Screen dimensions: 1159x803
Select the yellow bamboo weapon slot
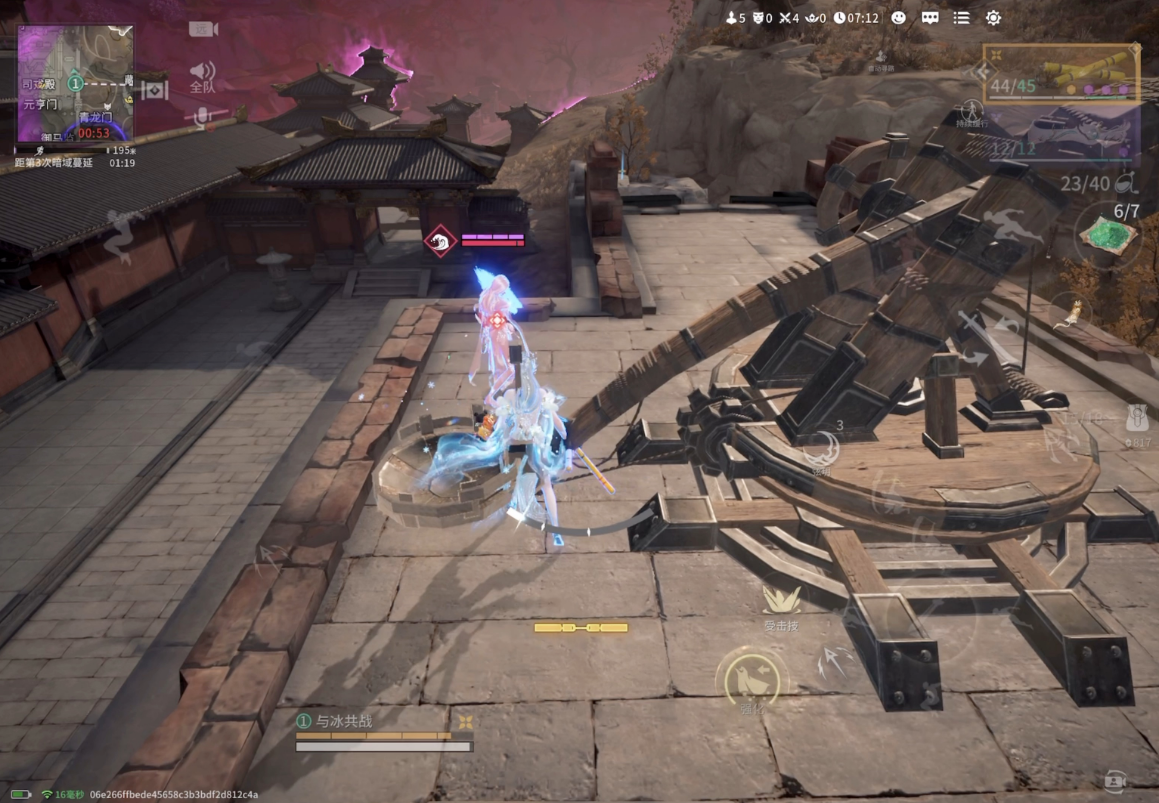tap(1061, 73)
